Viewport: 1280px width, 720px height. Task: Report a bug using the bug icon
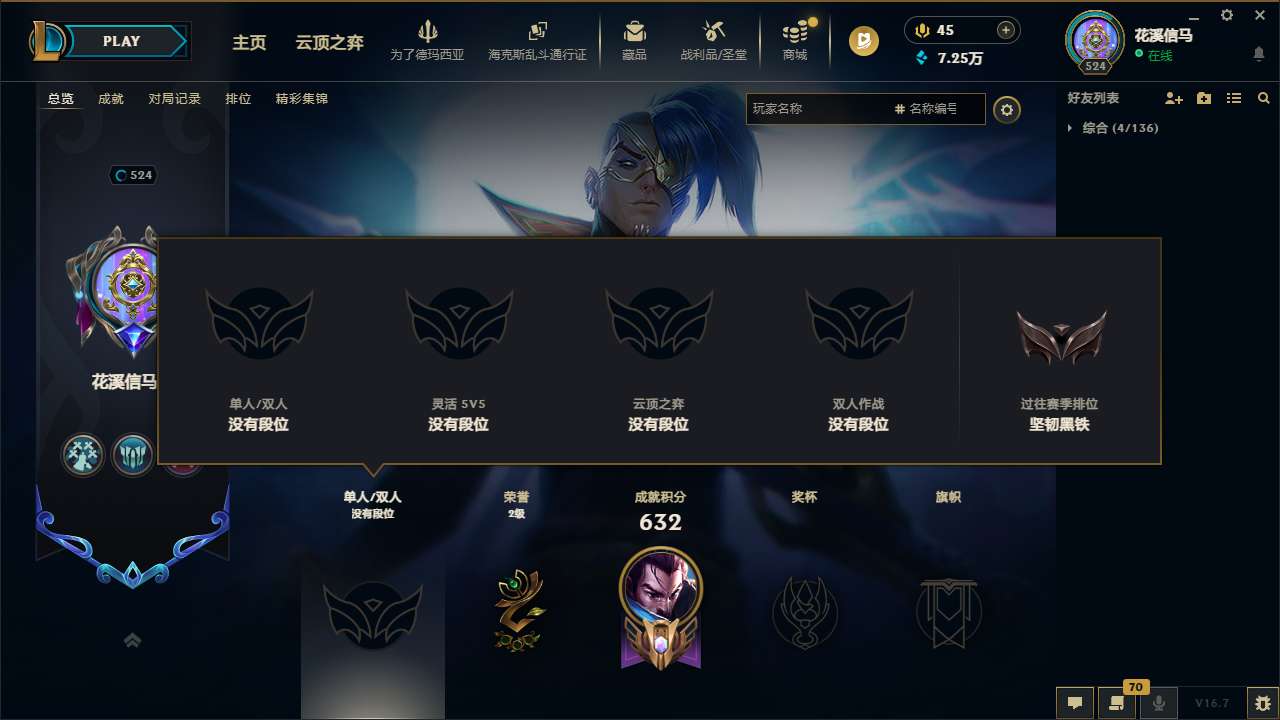tap(1260, 703)
